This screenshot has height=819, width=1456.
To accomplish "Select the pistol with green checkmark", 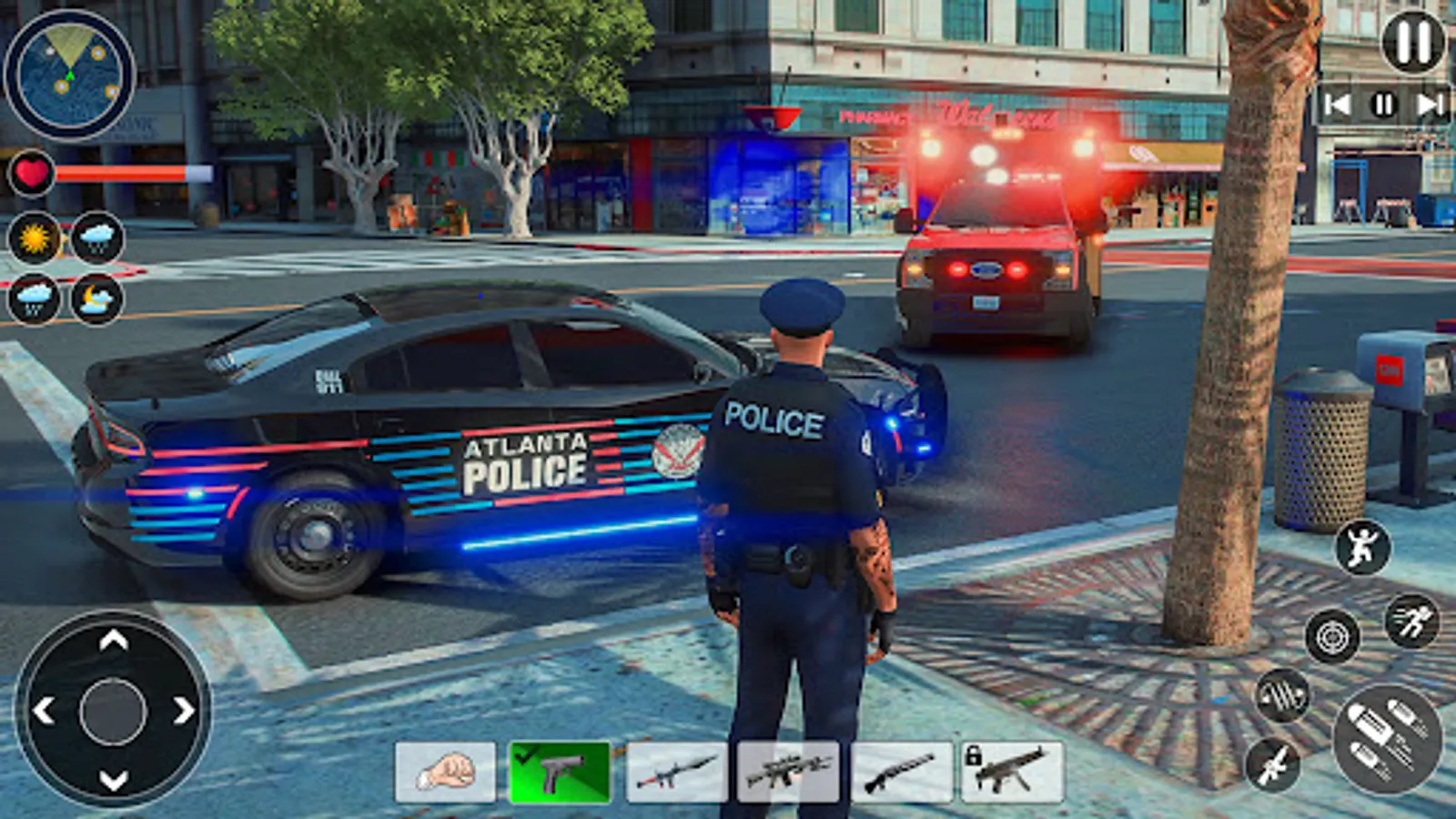I will tap(559, 774).
